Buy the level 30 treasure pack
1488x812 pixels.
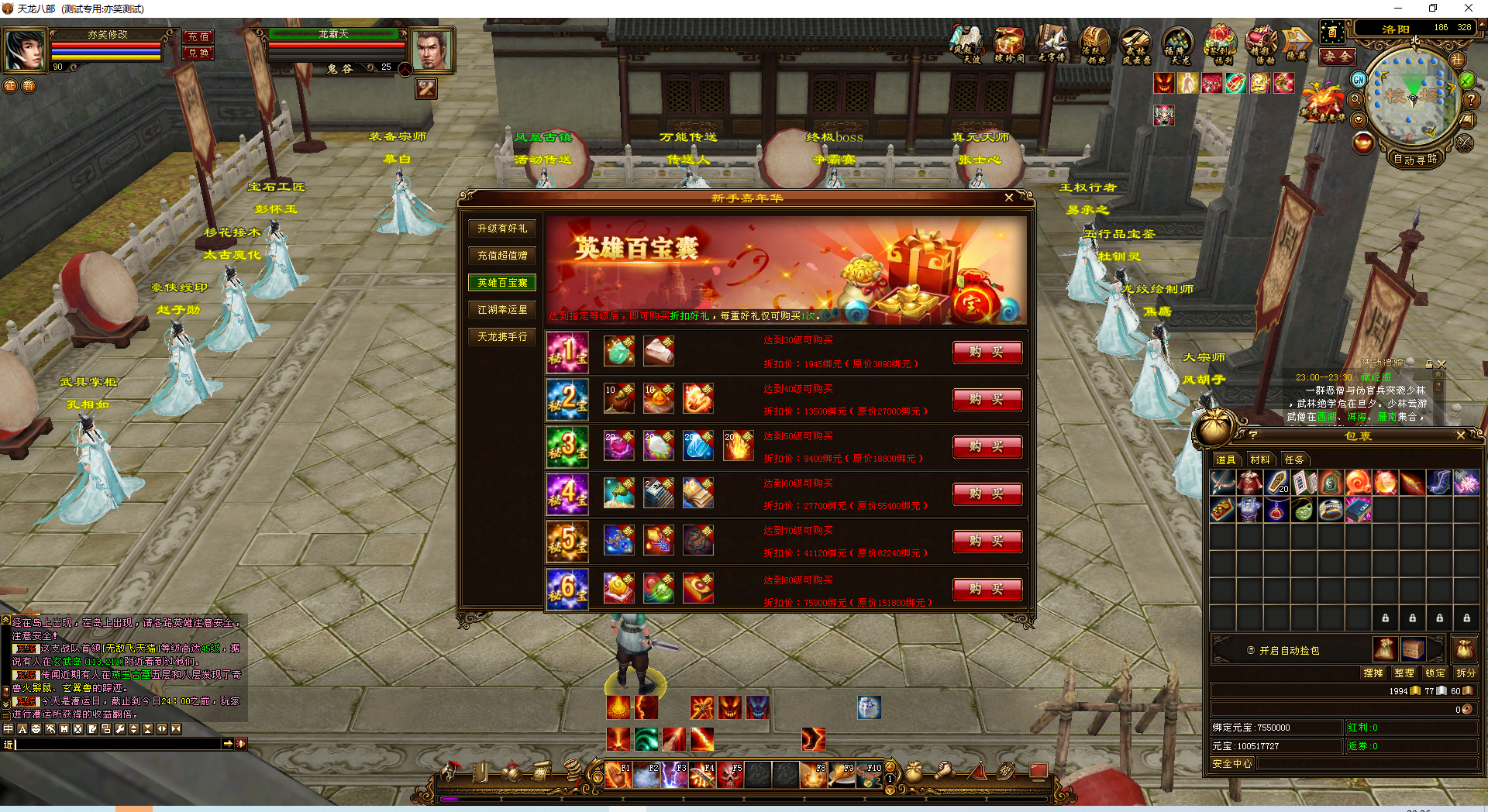coord(987,353)
